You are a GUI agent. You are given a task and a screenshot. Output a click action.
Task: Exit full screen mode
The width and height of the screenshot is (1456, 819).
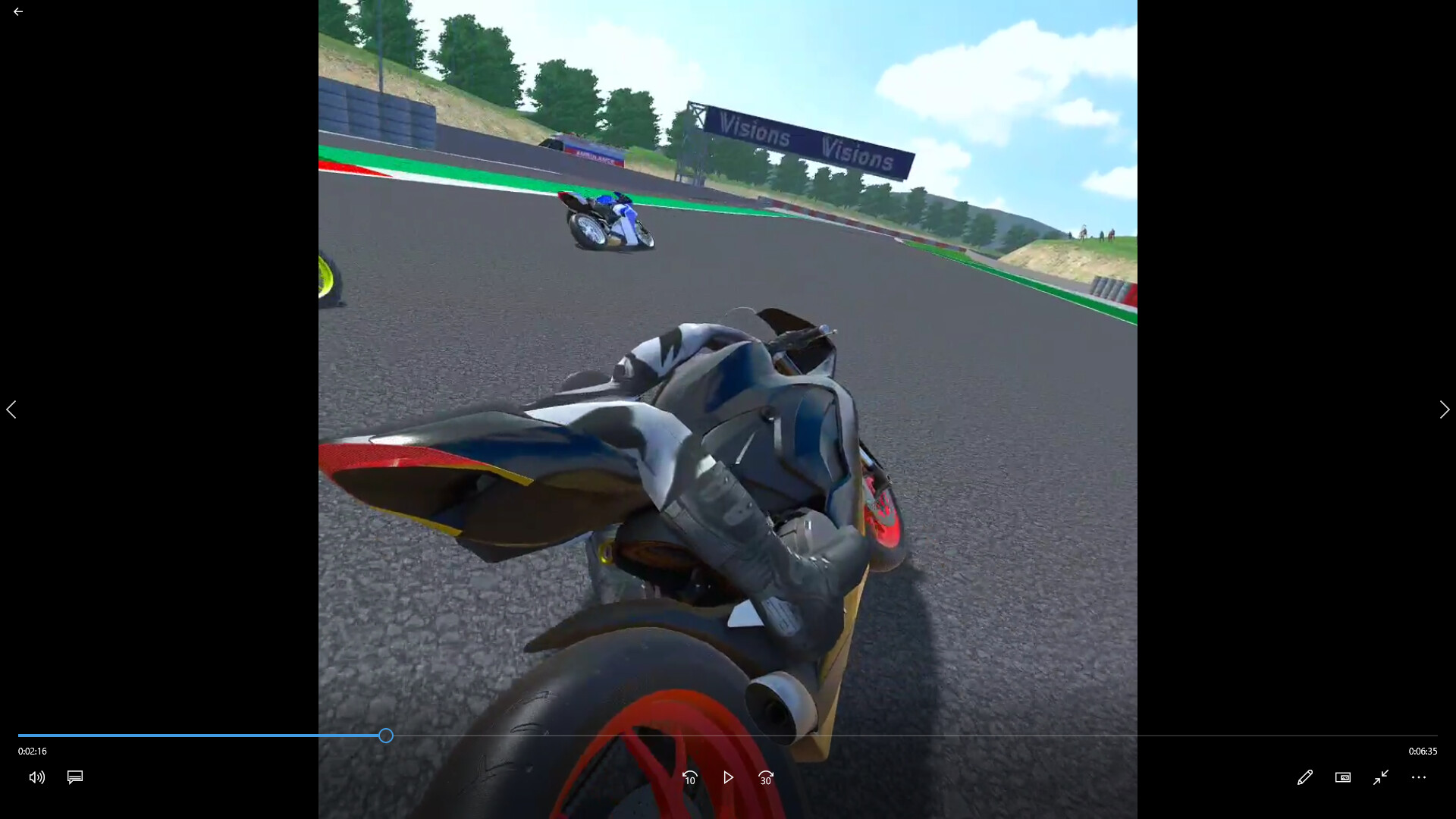[x=1381, y=777]
